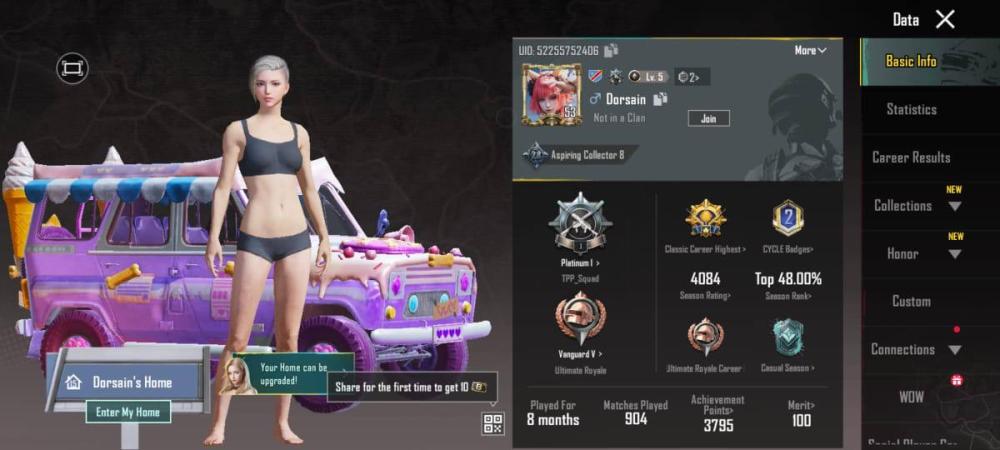
Task: Select the Custom tab
Action: (x=911, y=301)
